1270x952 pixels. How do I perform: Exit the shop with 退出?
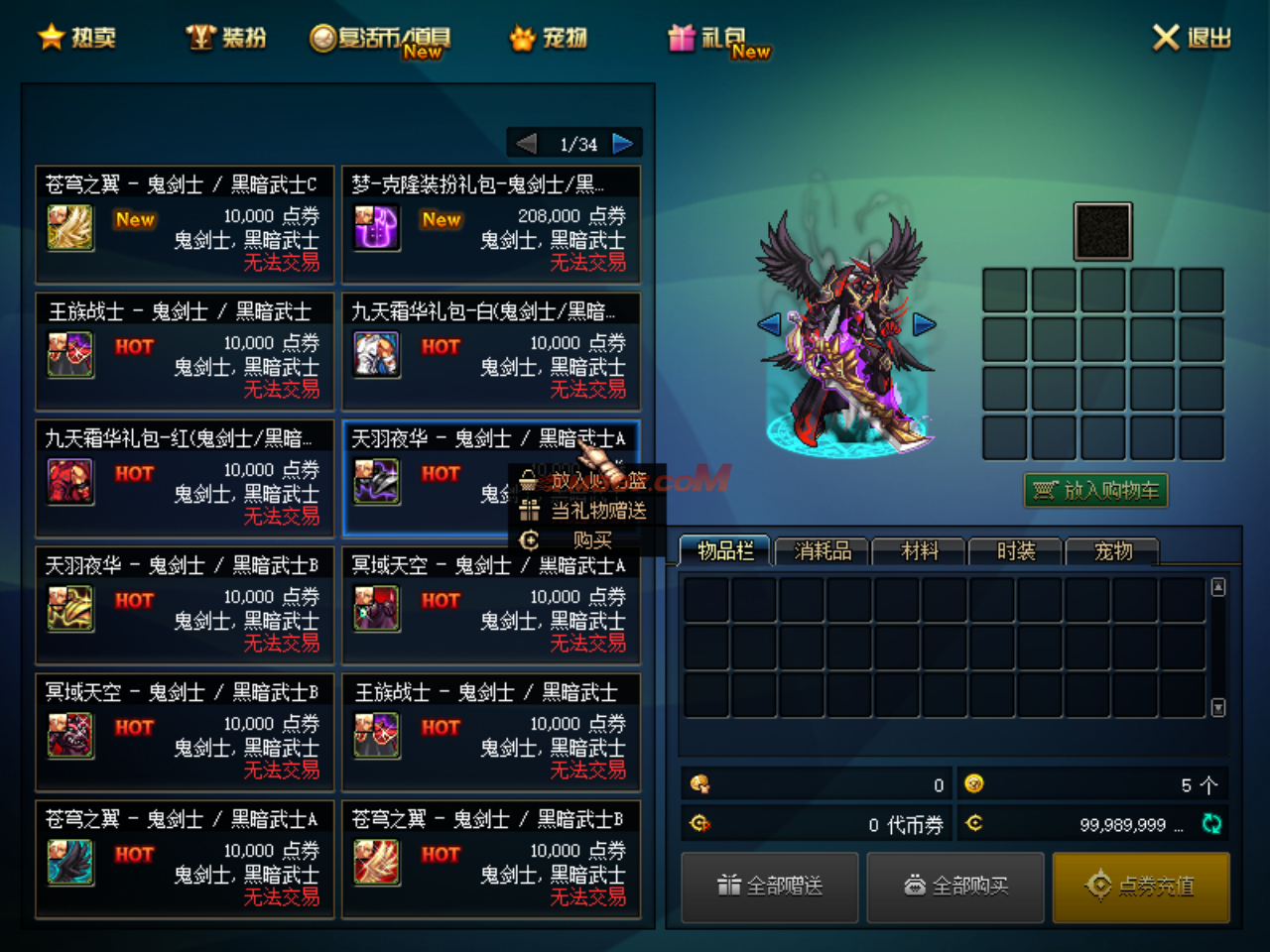pos(1192,38)
